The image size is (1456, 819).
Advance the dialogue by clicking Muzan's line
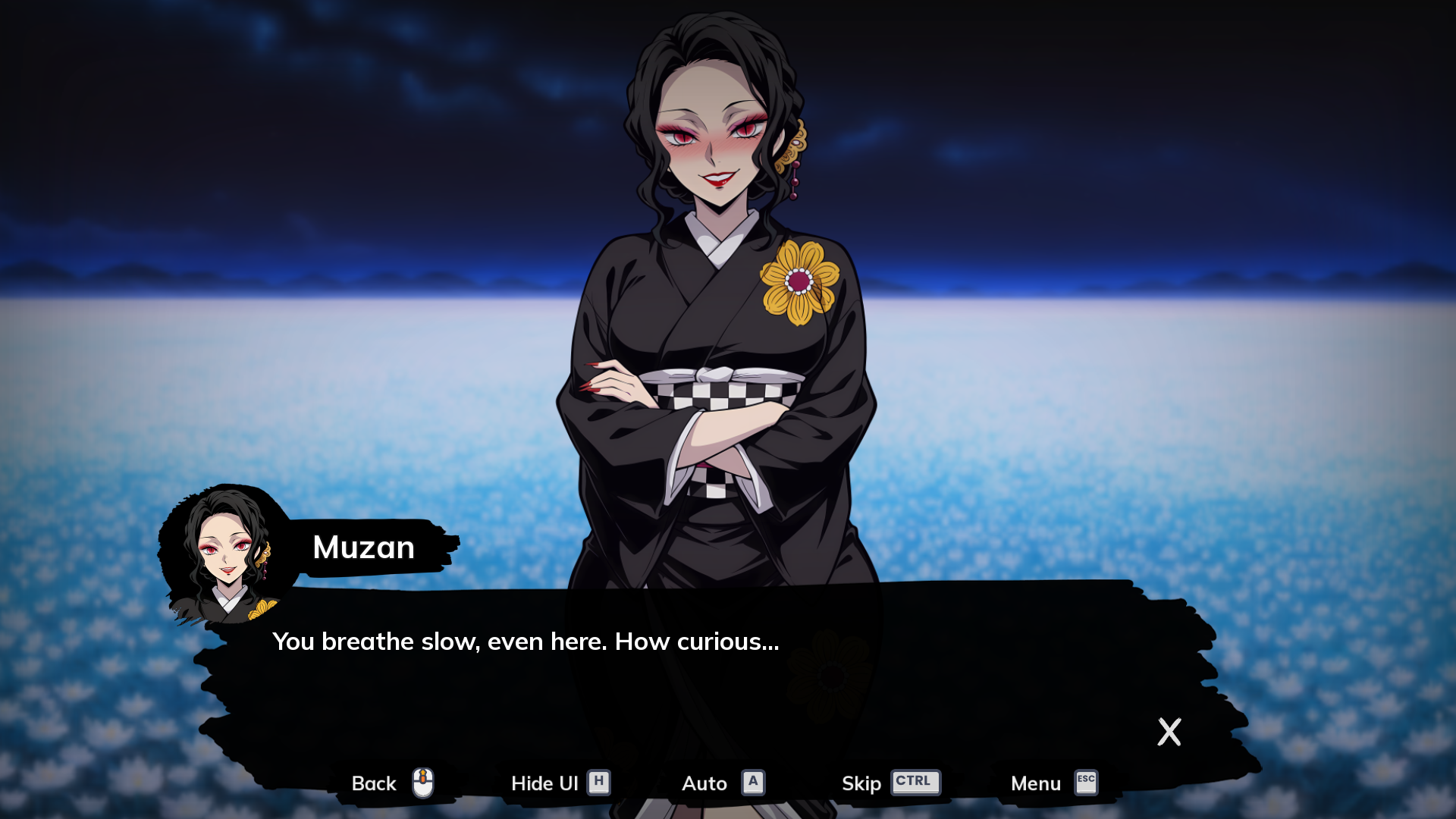(526, 642)
